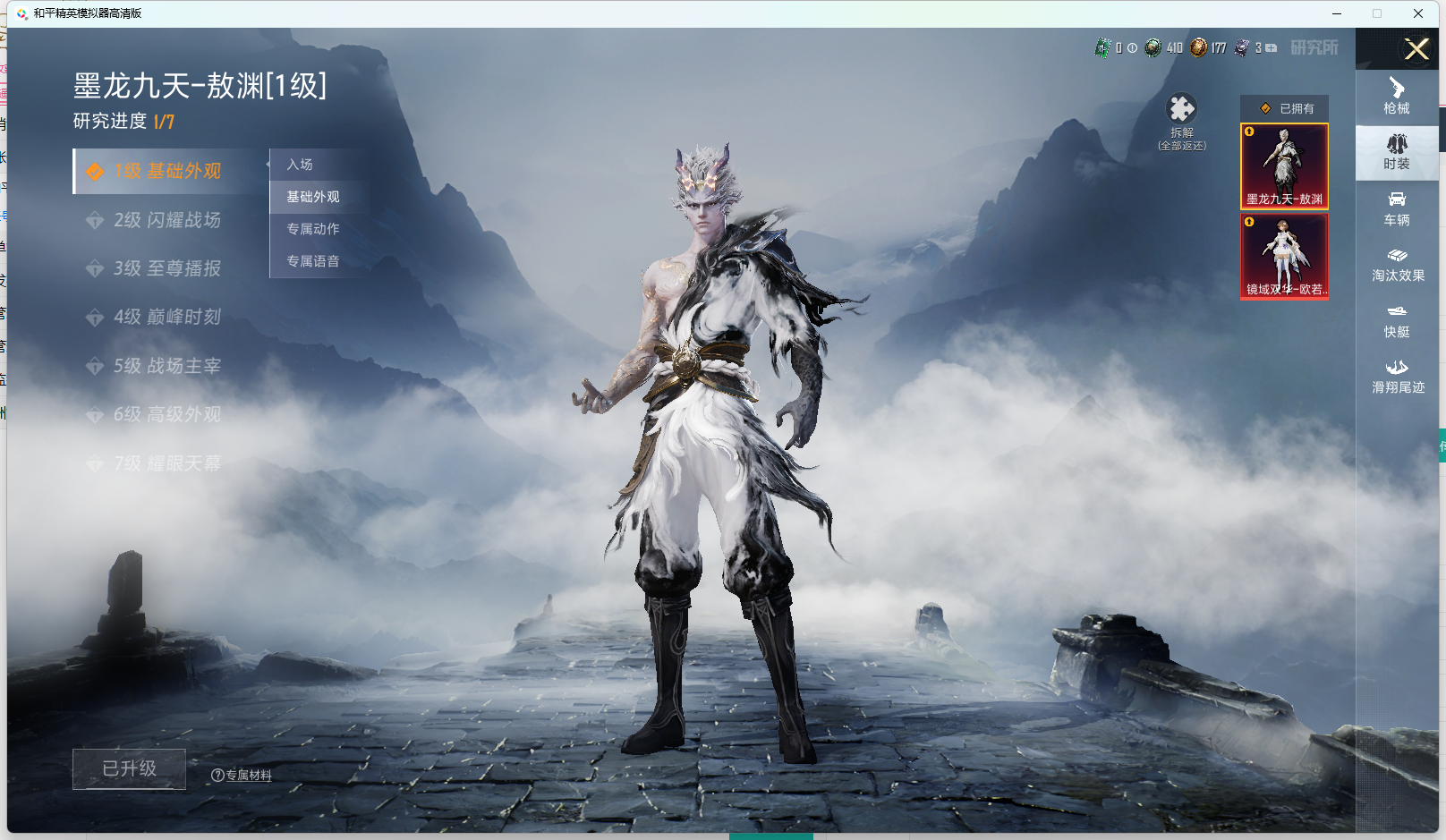Viewport: 1446px width, 840px height.
Task: Click the 拆解 dismantle puzzle icon
Action: 1181,109
